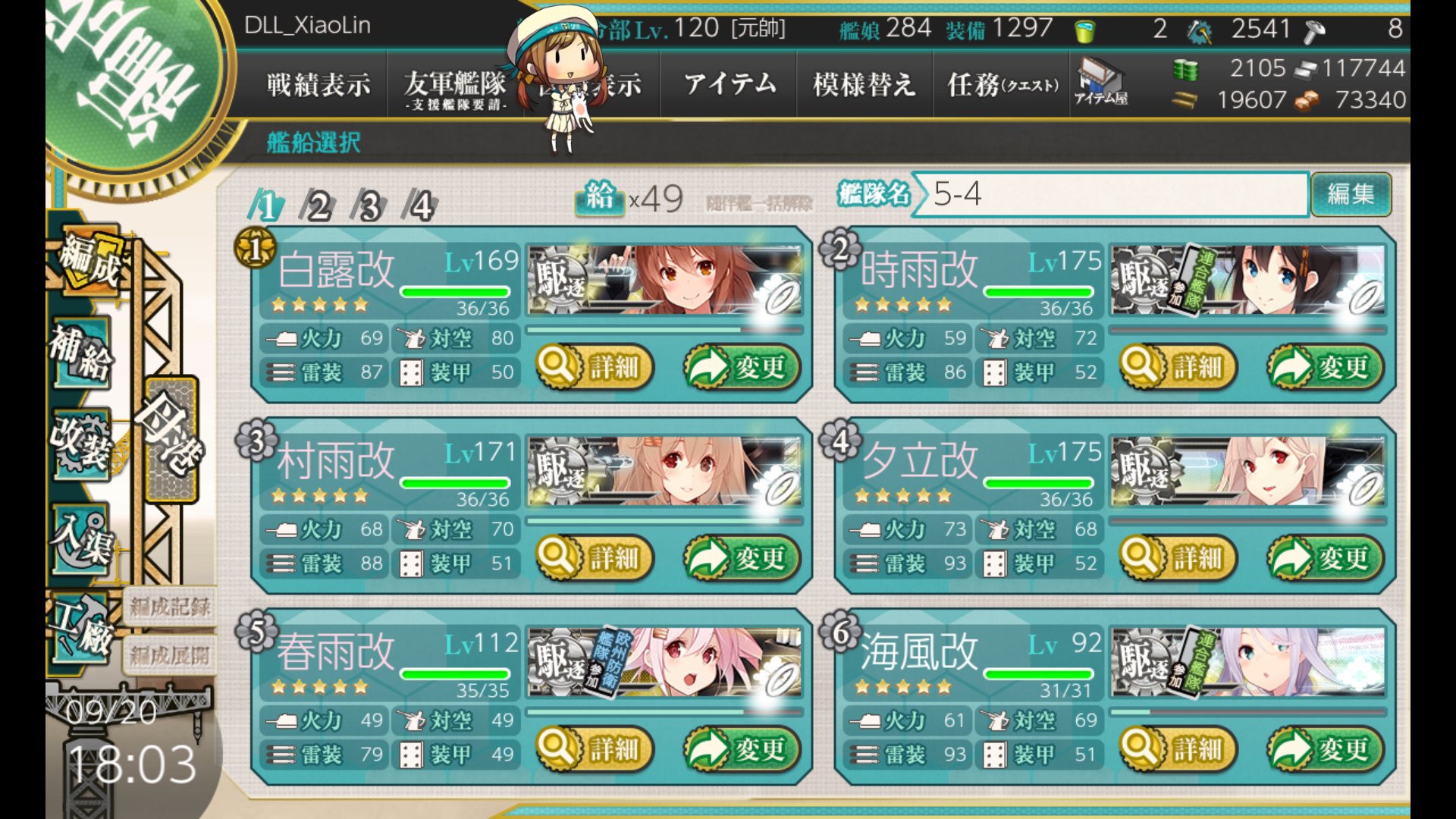Switch to fleet tab 4

[421, 206]
